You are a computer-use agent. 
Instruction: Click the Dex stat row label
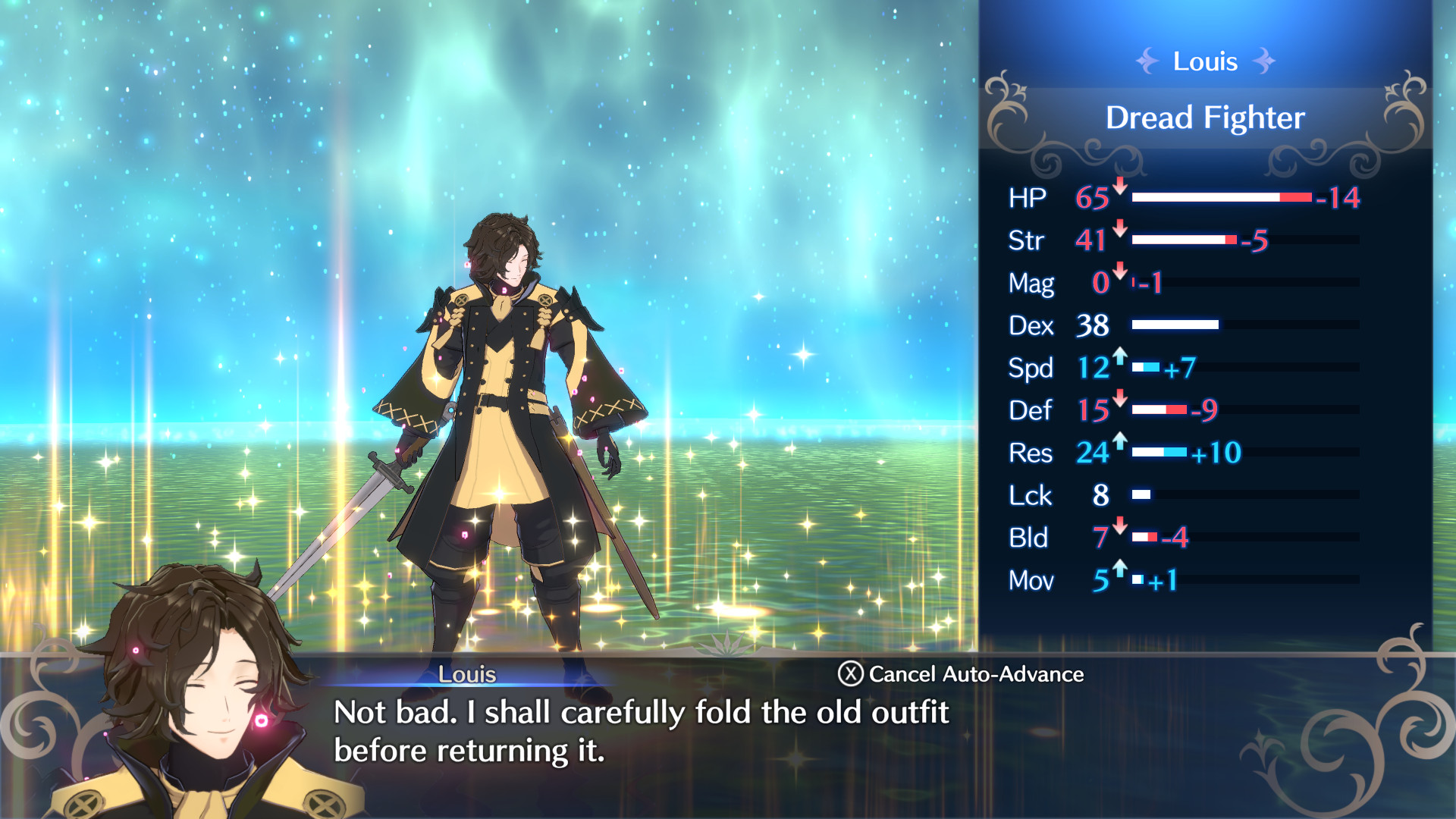point(1032,326)
